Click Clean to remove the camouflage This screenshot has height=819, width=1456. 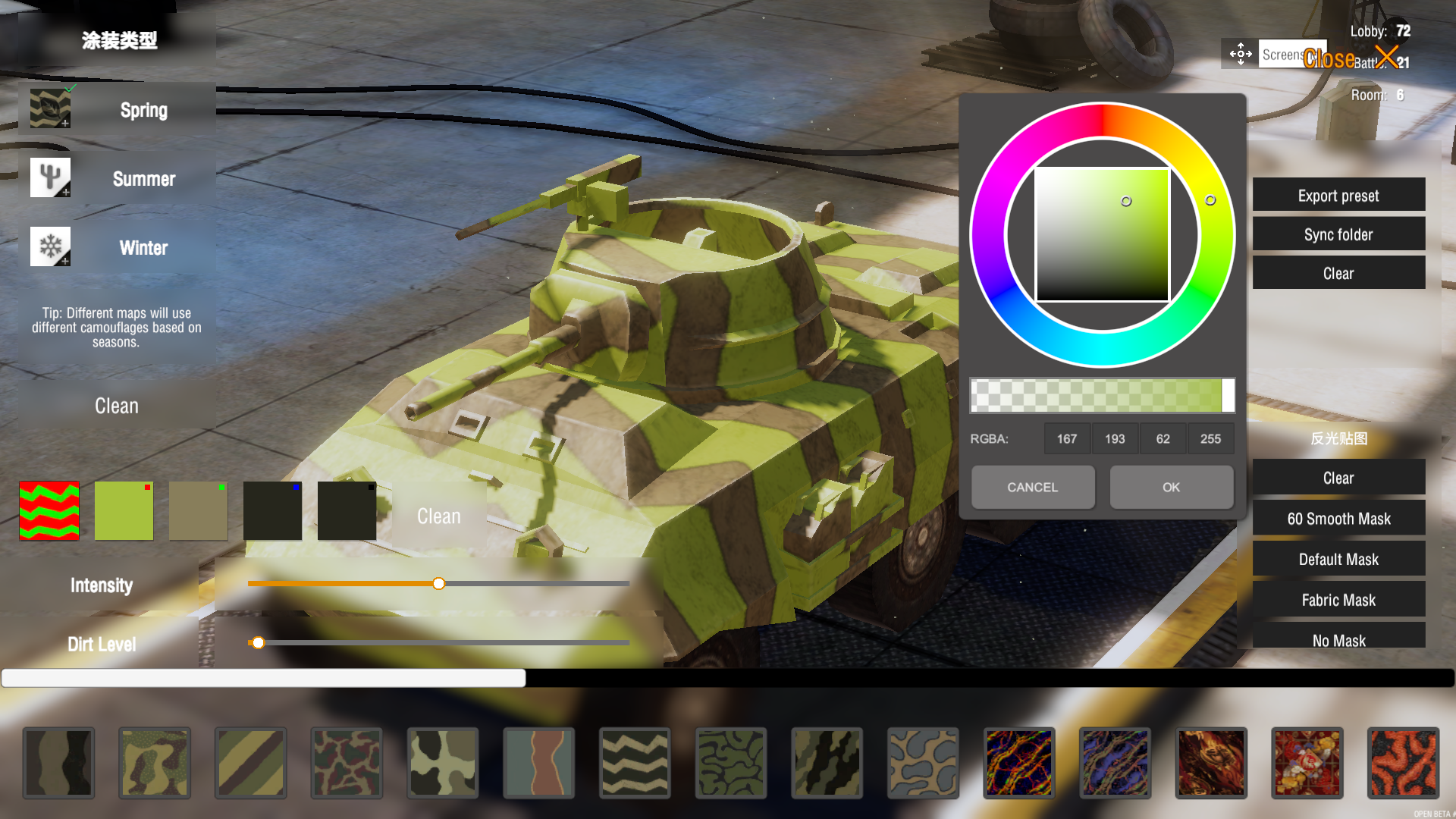pyautogui.click(x=116, y=406)
